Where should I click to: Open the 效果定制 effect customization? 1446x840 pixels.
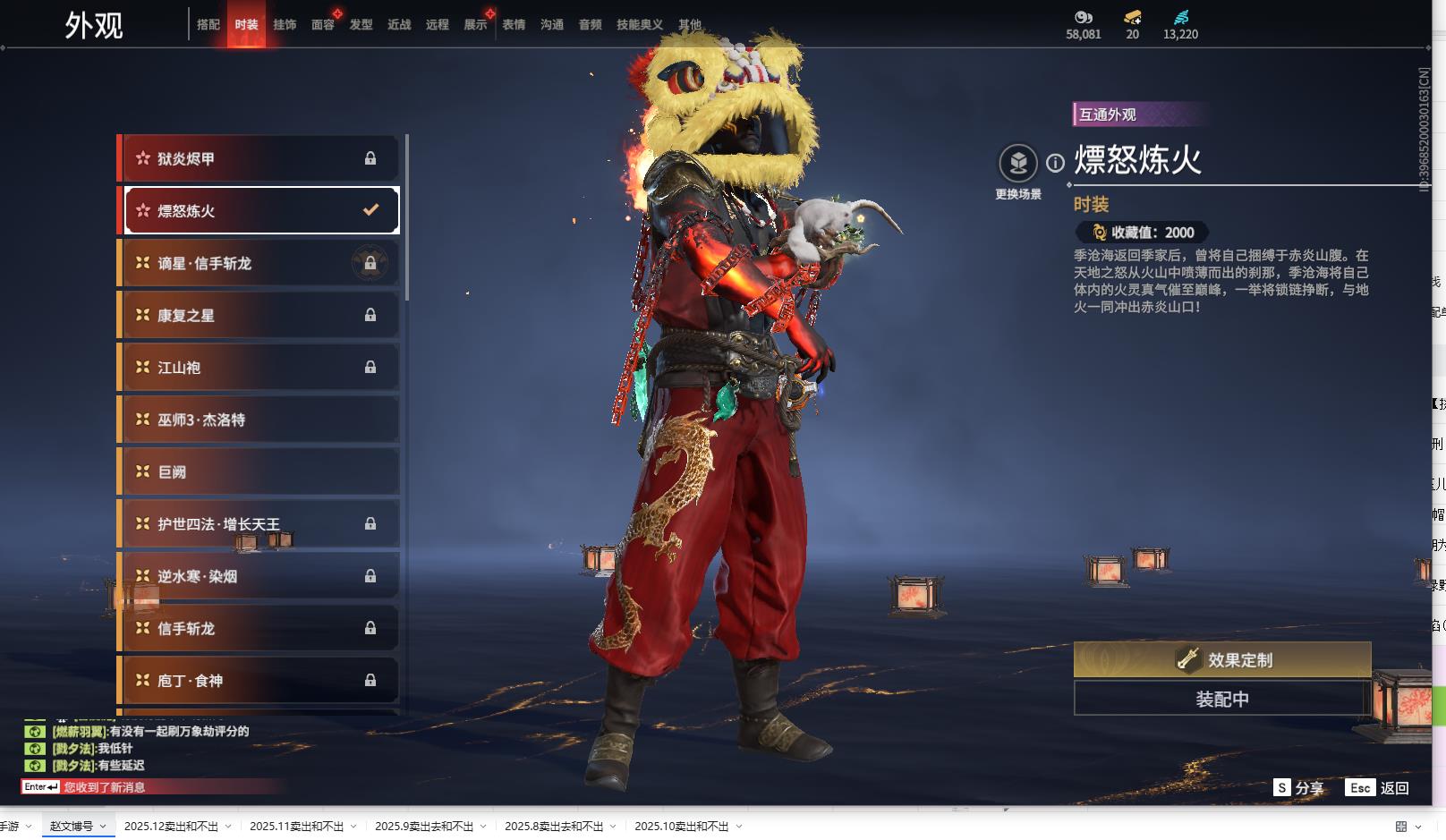(1222, 659)
